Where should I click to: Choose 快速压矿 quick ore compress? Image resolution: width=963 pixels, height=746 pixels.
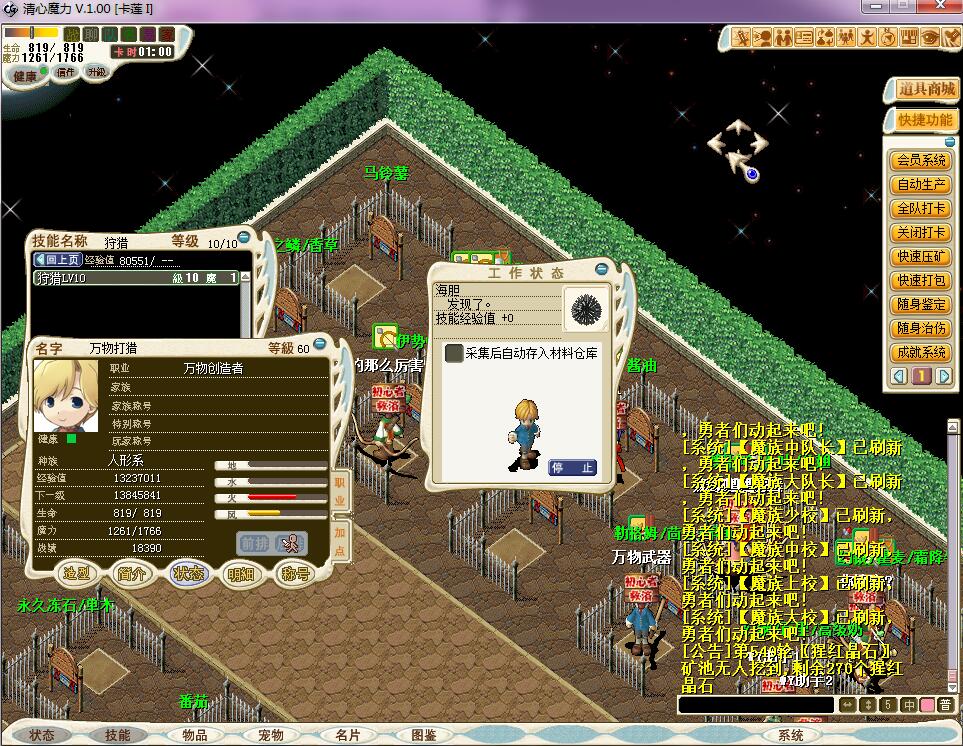921,257
